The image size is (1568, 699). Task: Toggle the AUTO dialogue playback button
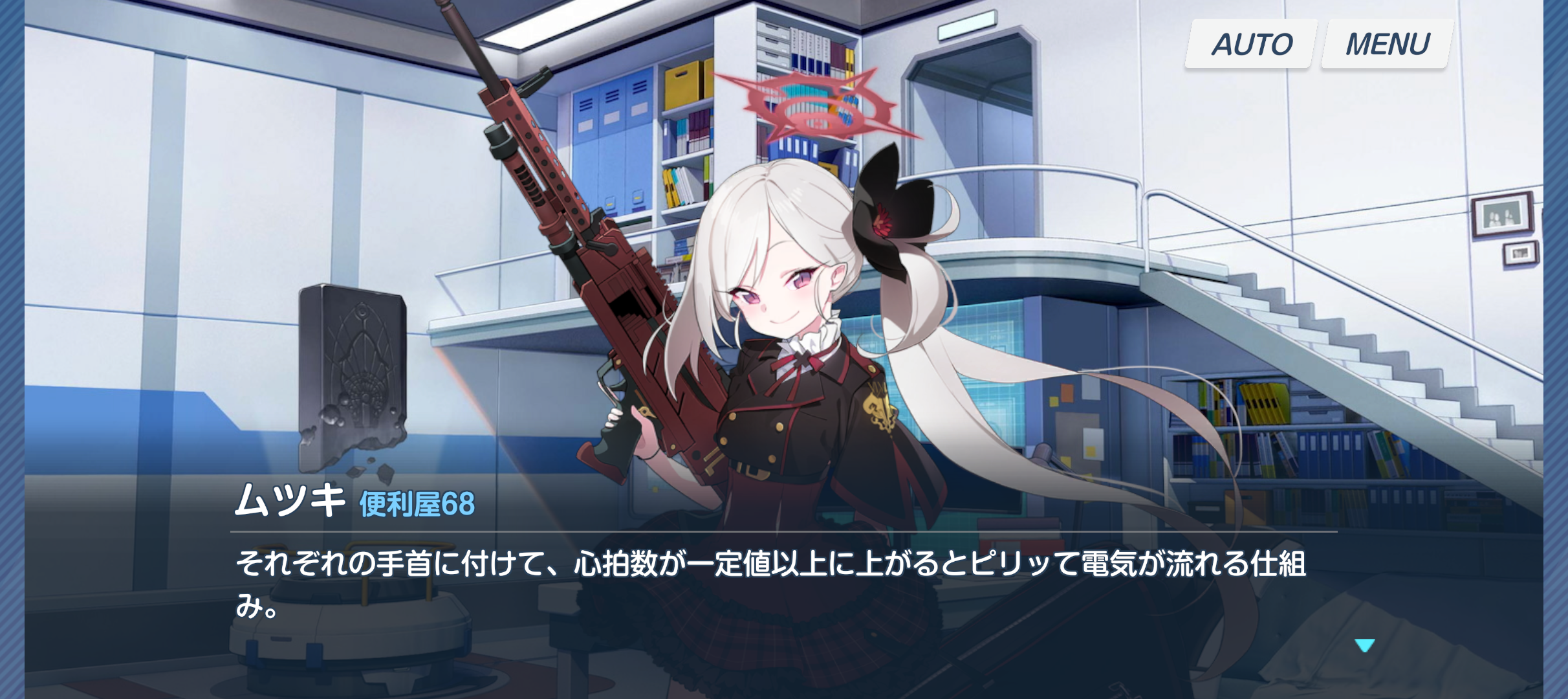[1251, 44]
